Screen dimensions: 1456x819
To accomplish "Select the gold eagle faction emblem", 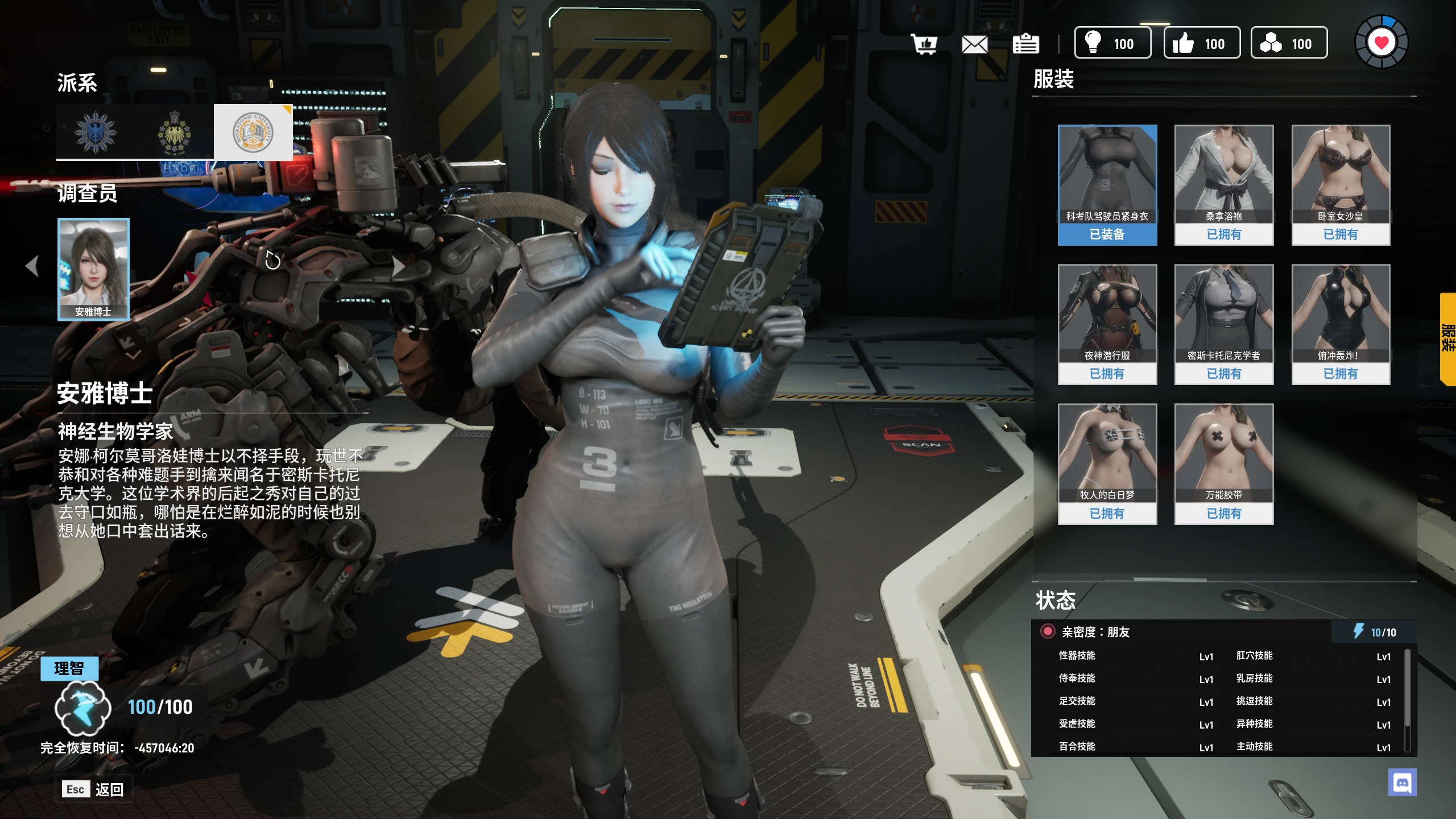I will coord(174,132).
